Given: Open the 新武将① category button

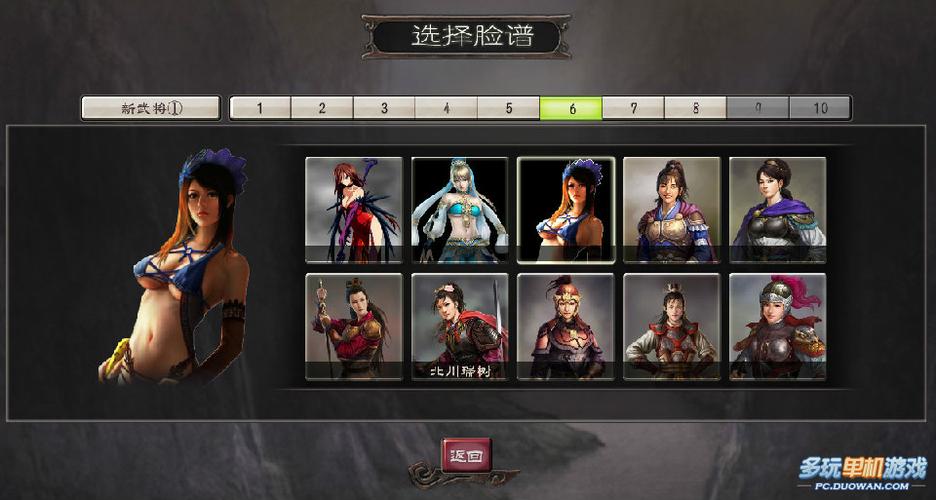Looking at the screenshot, I should (x=150, y=108).
